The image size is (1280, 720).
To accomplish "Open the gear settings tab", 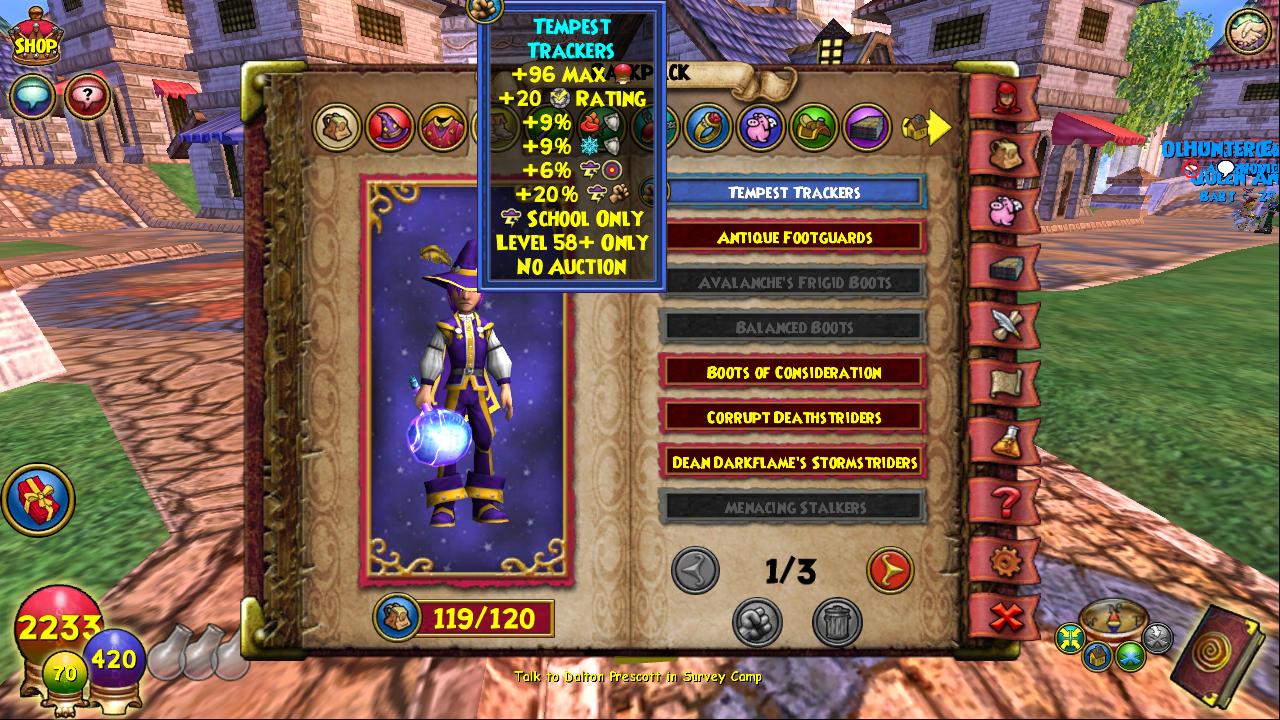I will tap(1006, 561).
